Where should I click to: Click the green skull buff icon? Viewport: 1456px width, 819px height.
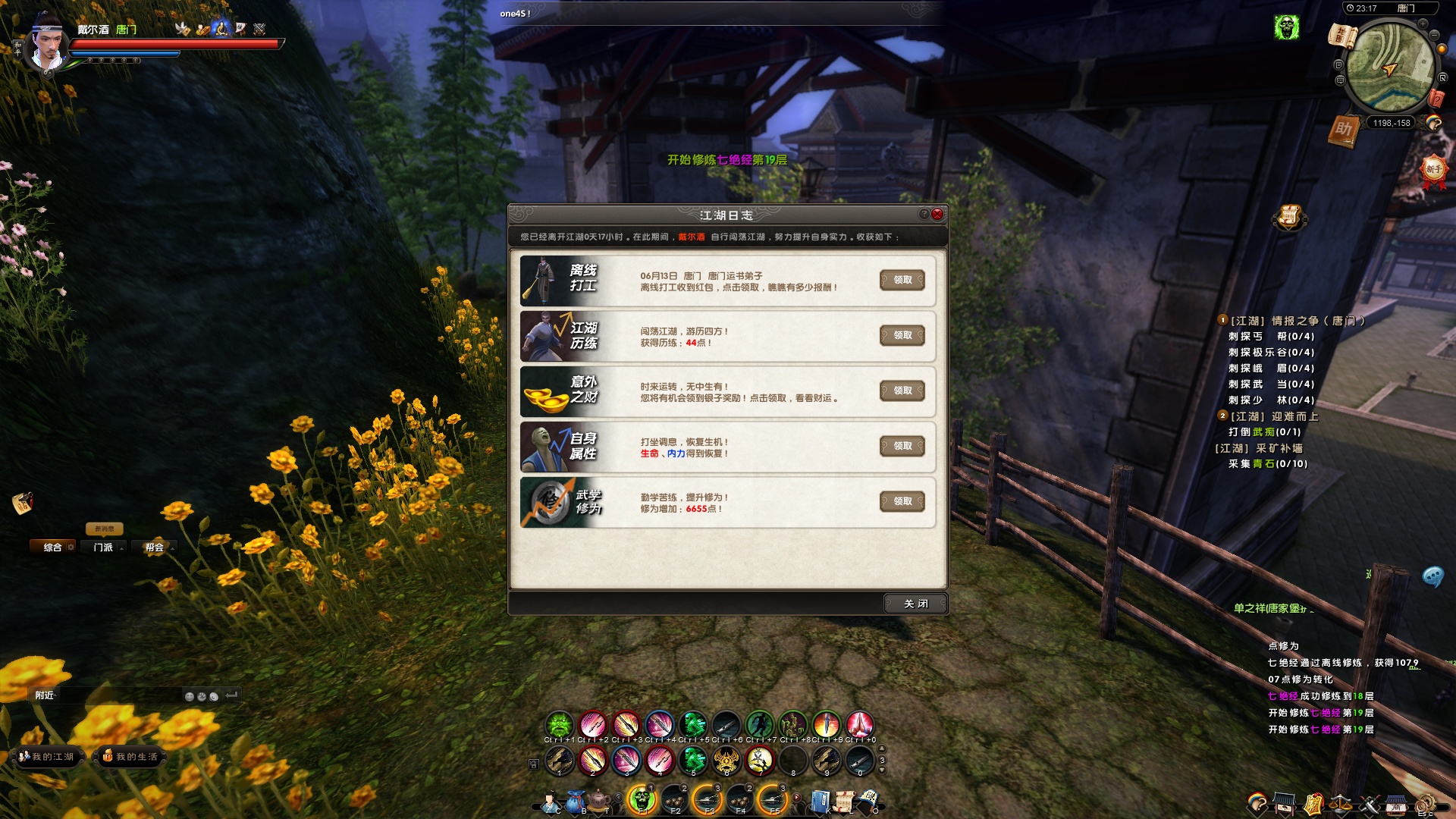coord(1286,28)
